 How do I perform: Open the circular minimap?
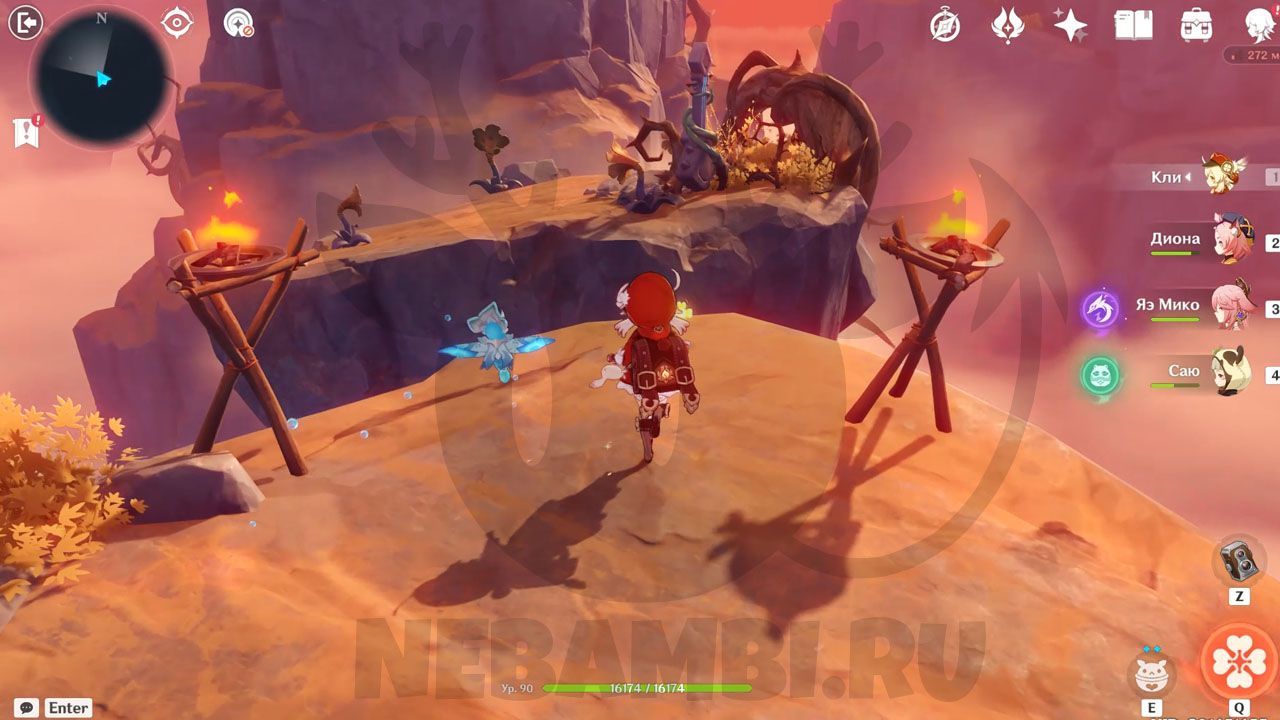[101, 79]
